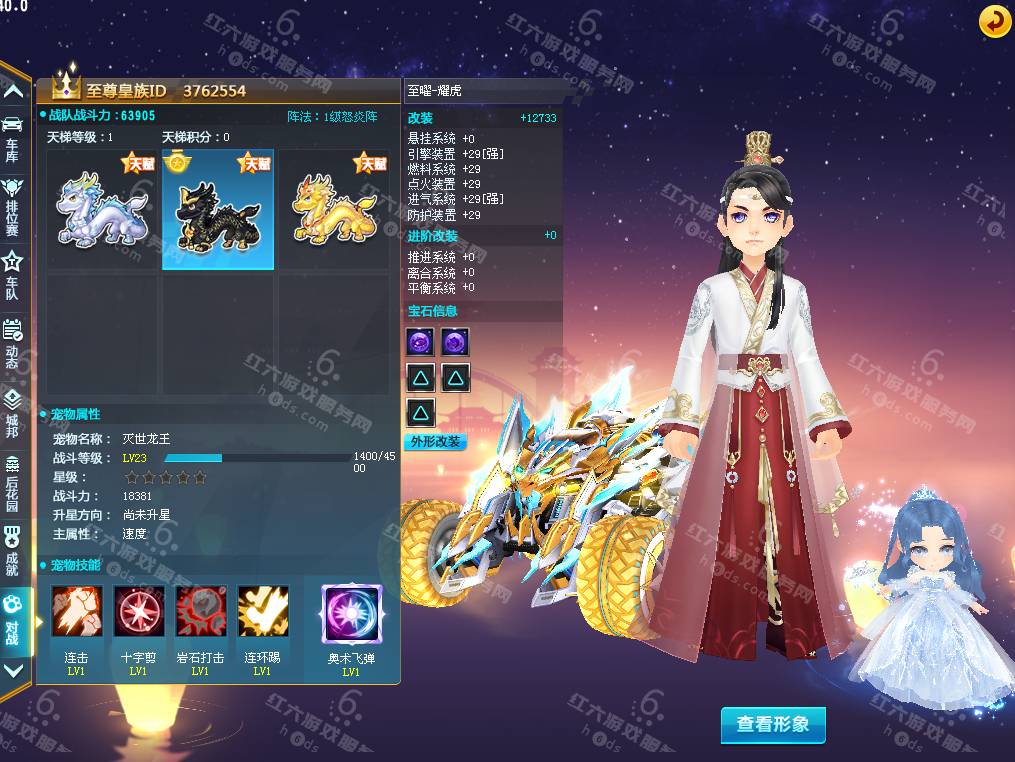Viewport: 1015px width, 762px height.
Task: Open the 奥术飞弹 arcane missile skill
Action: pyautogui.click(x=351, y=614)
